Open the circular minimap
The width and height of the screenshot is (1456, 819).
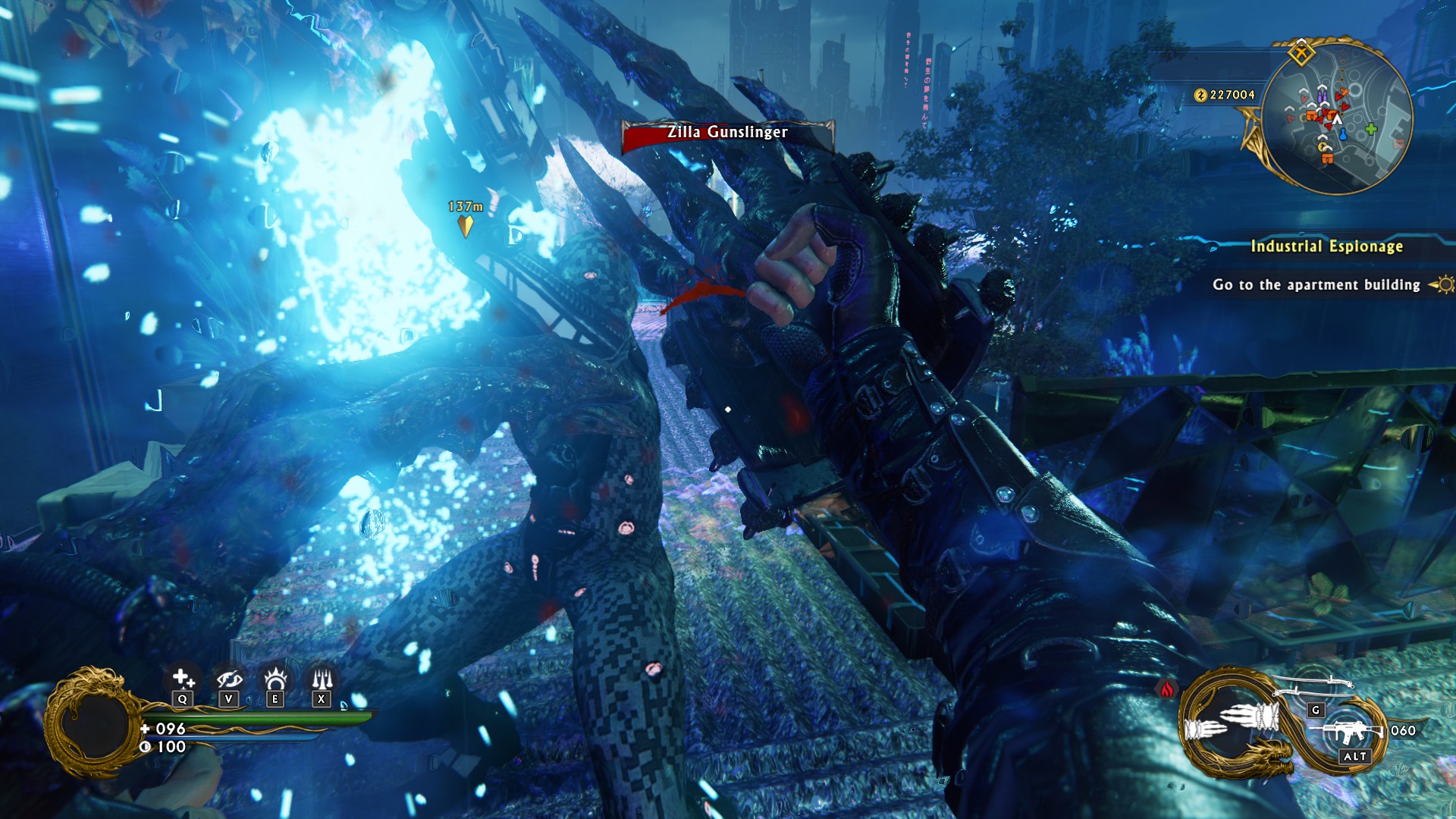click(x=1337, y=118)
